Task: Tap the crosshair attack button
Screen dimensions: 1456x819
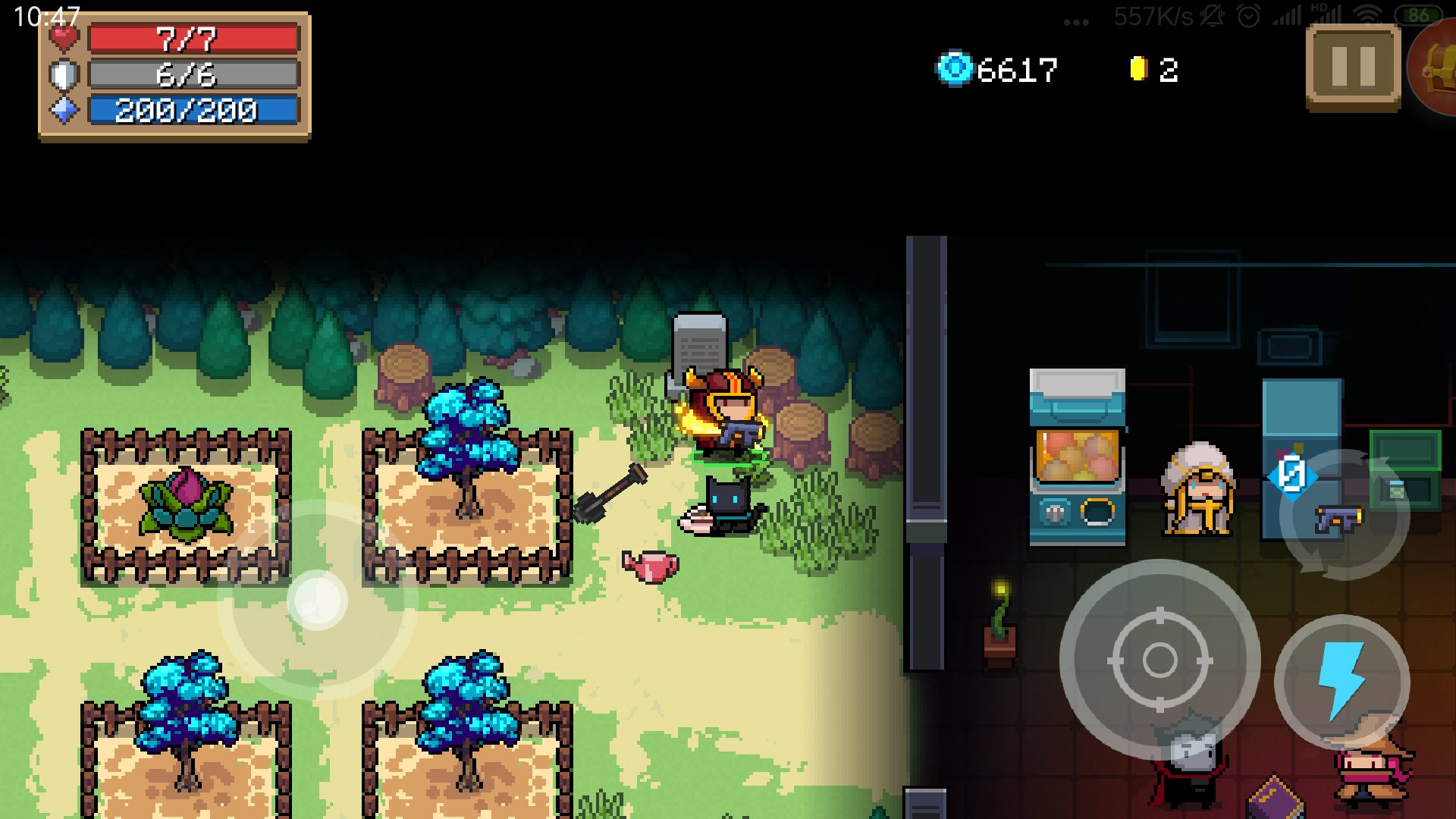Action: click(1159, 660)
